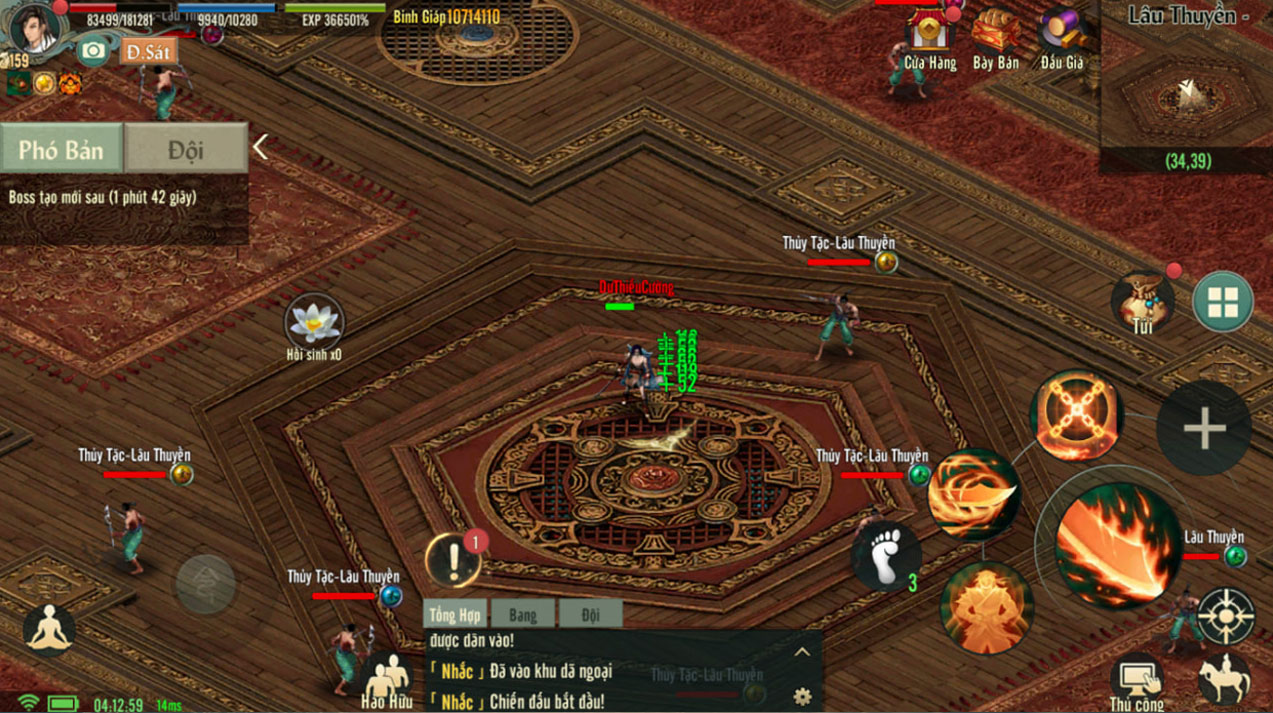Image resolution: width=1273 pixels, height=713 pixels.
Task: Toggle the Đ.Sát combat mode button
Action: click(147, 51)
